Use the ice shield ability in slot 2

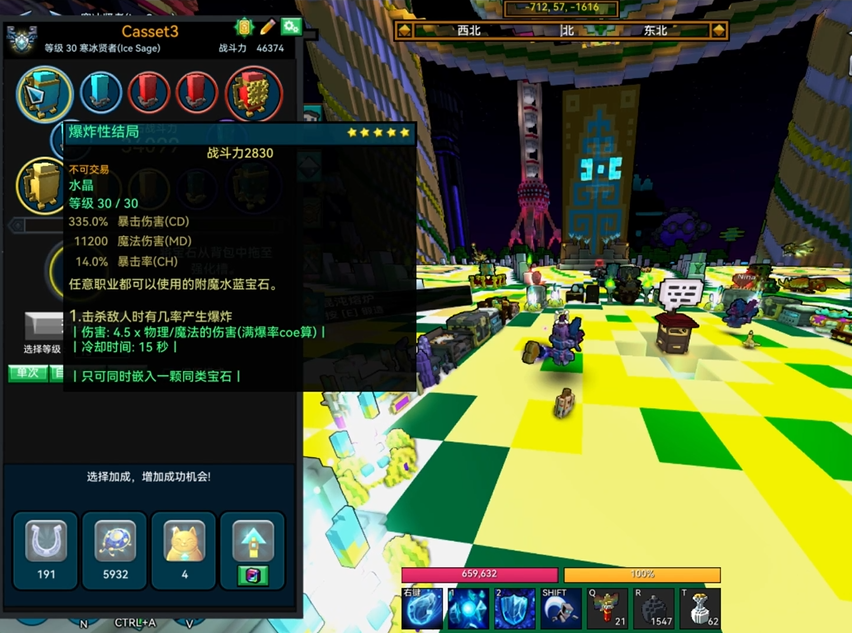pos(516,609)
